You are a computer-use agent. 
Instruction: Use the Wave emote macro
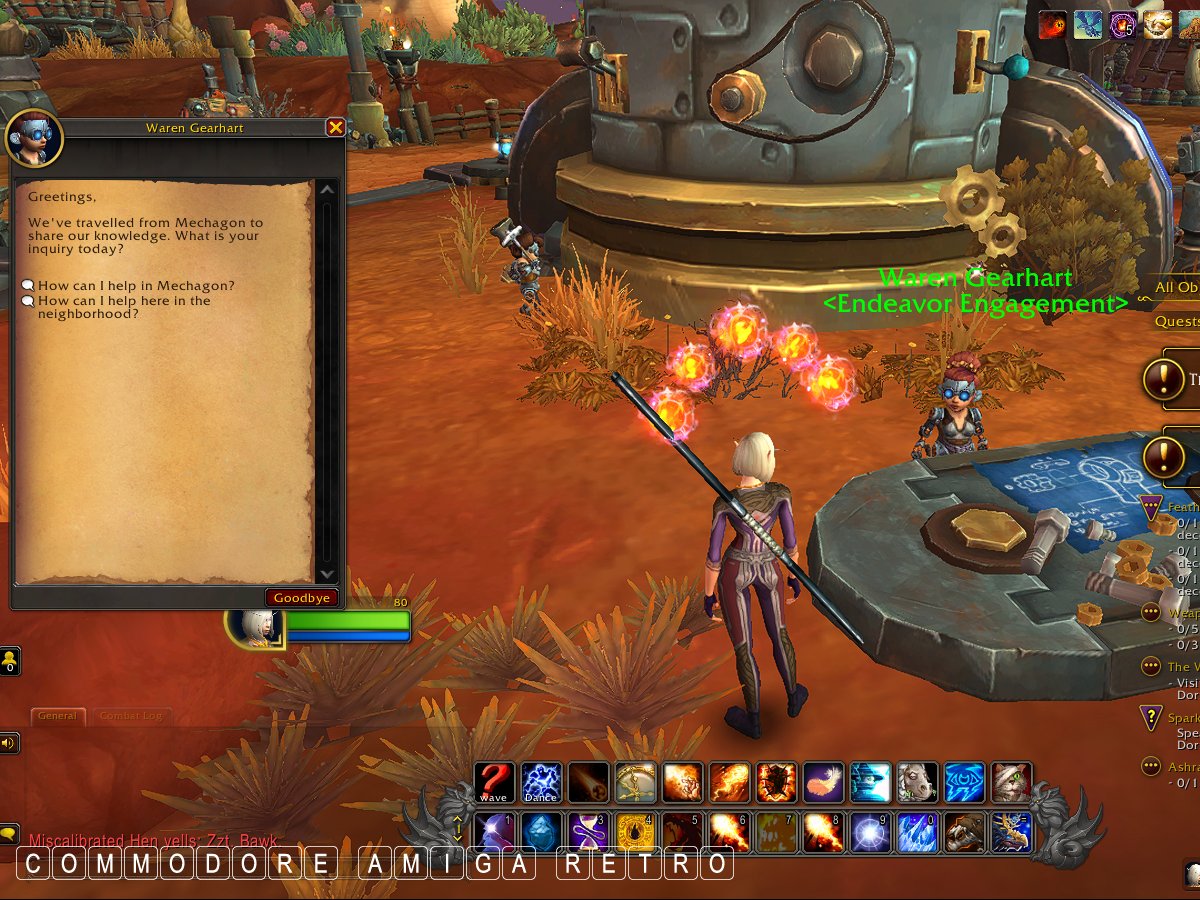pyautogui.click(x=494, y=783)
